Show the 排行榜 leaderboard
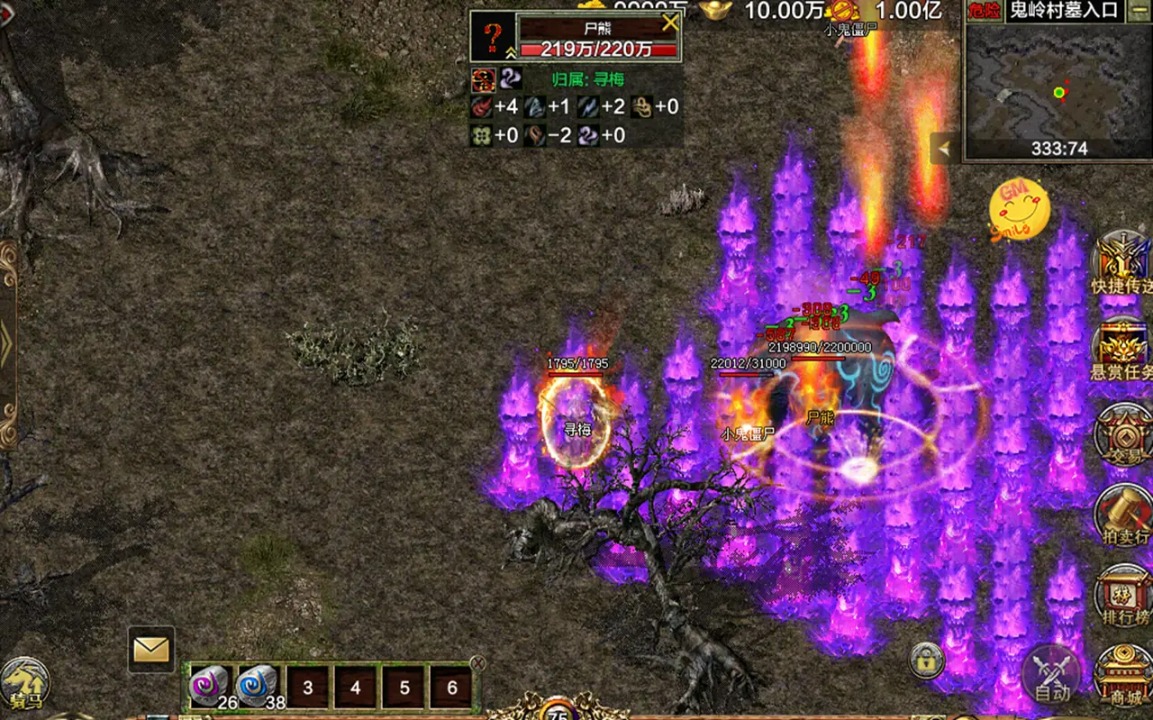Viewport: 1153px width, 720px height. tap(1122, 596)
